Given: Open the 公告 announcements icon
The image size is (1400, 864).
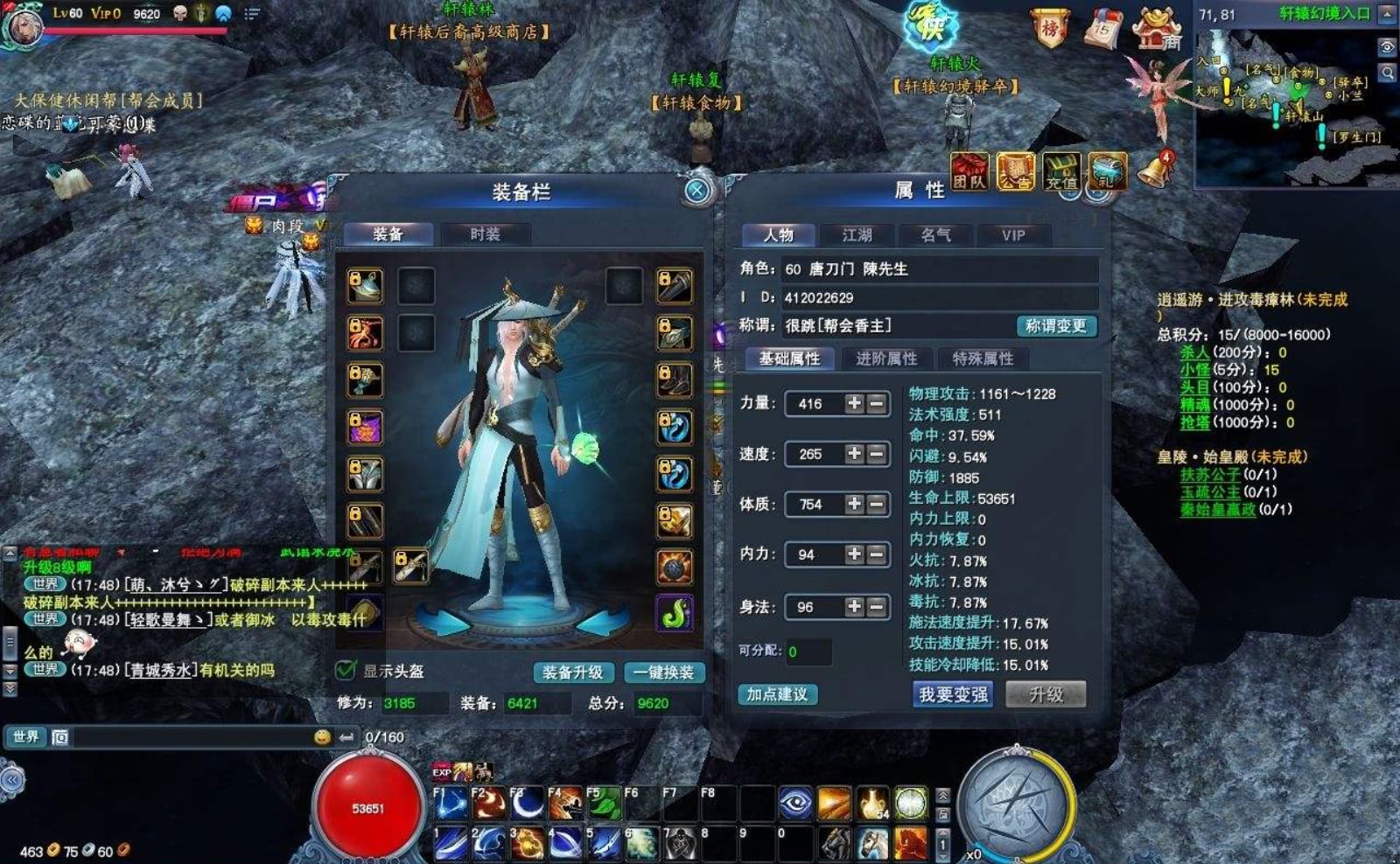Looking at the screenshot, I should [1014, 171].
